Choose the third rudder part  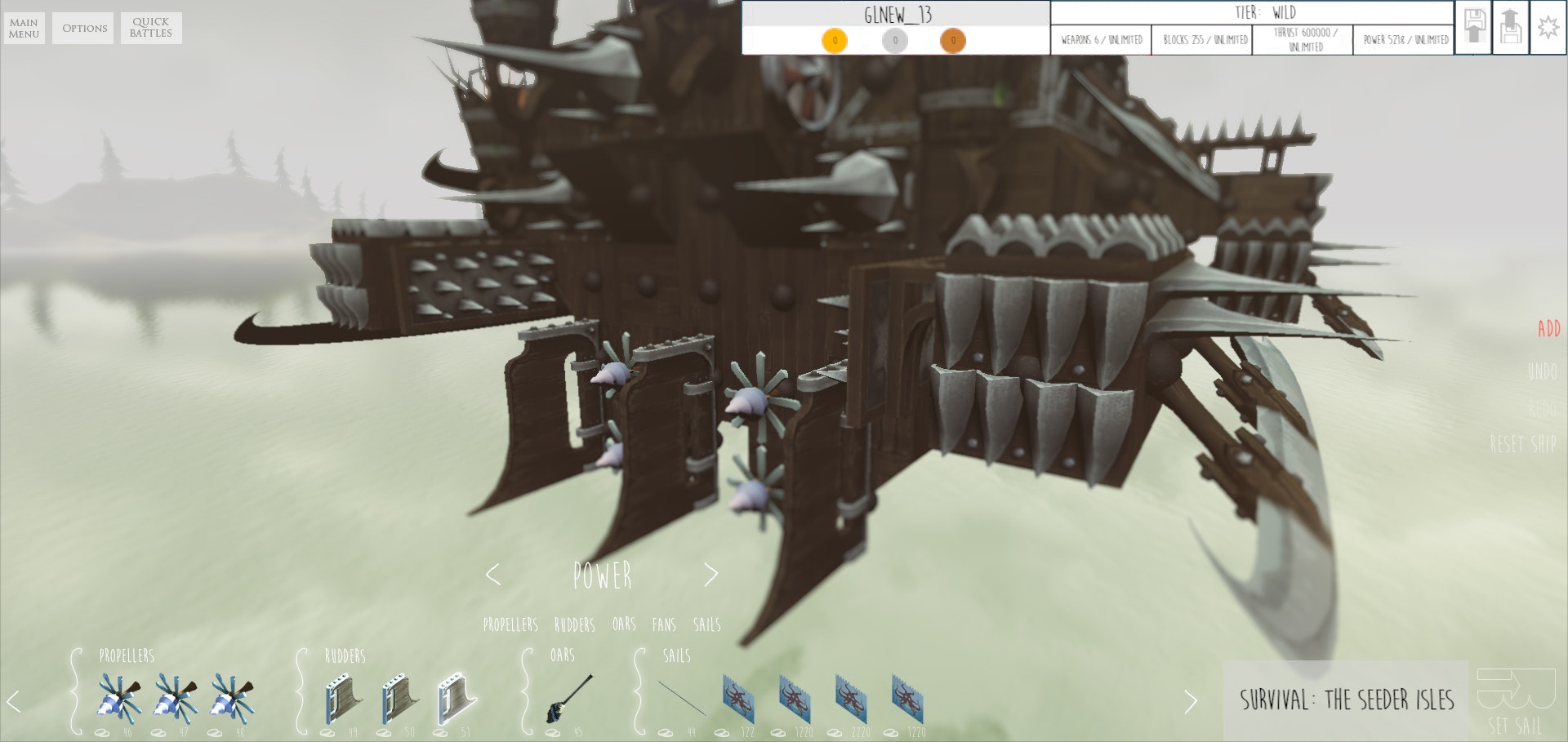(456, 699)
